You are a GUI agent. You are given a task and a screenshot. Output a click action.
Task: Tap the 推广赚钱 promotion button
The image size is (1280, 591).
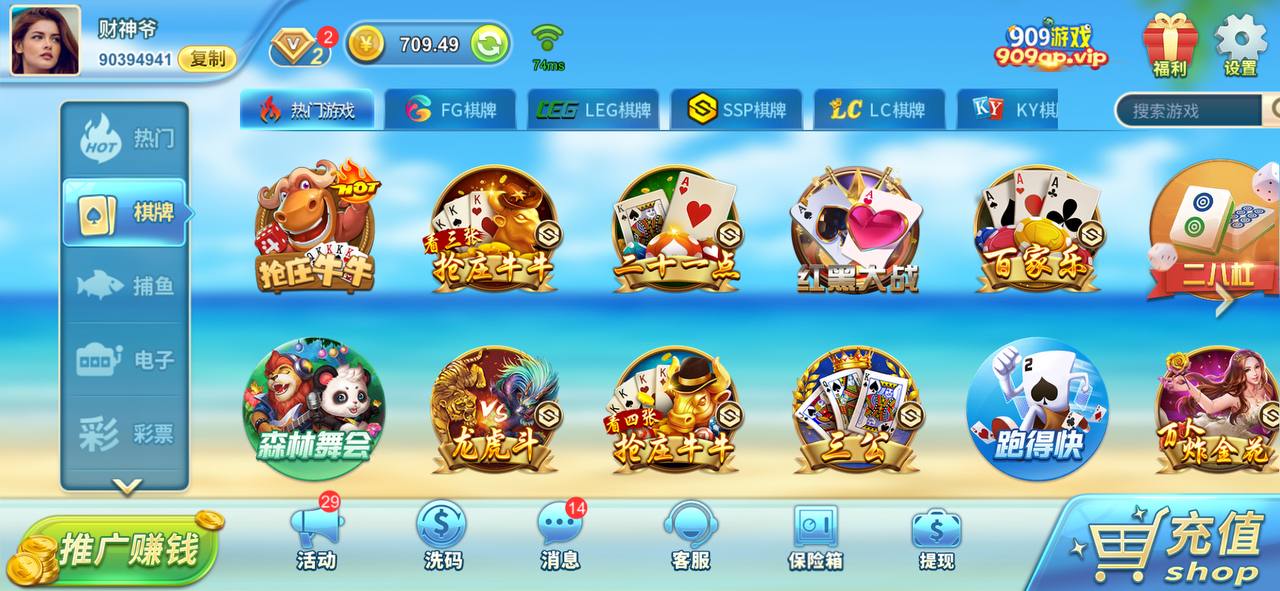pos(120,549)
